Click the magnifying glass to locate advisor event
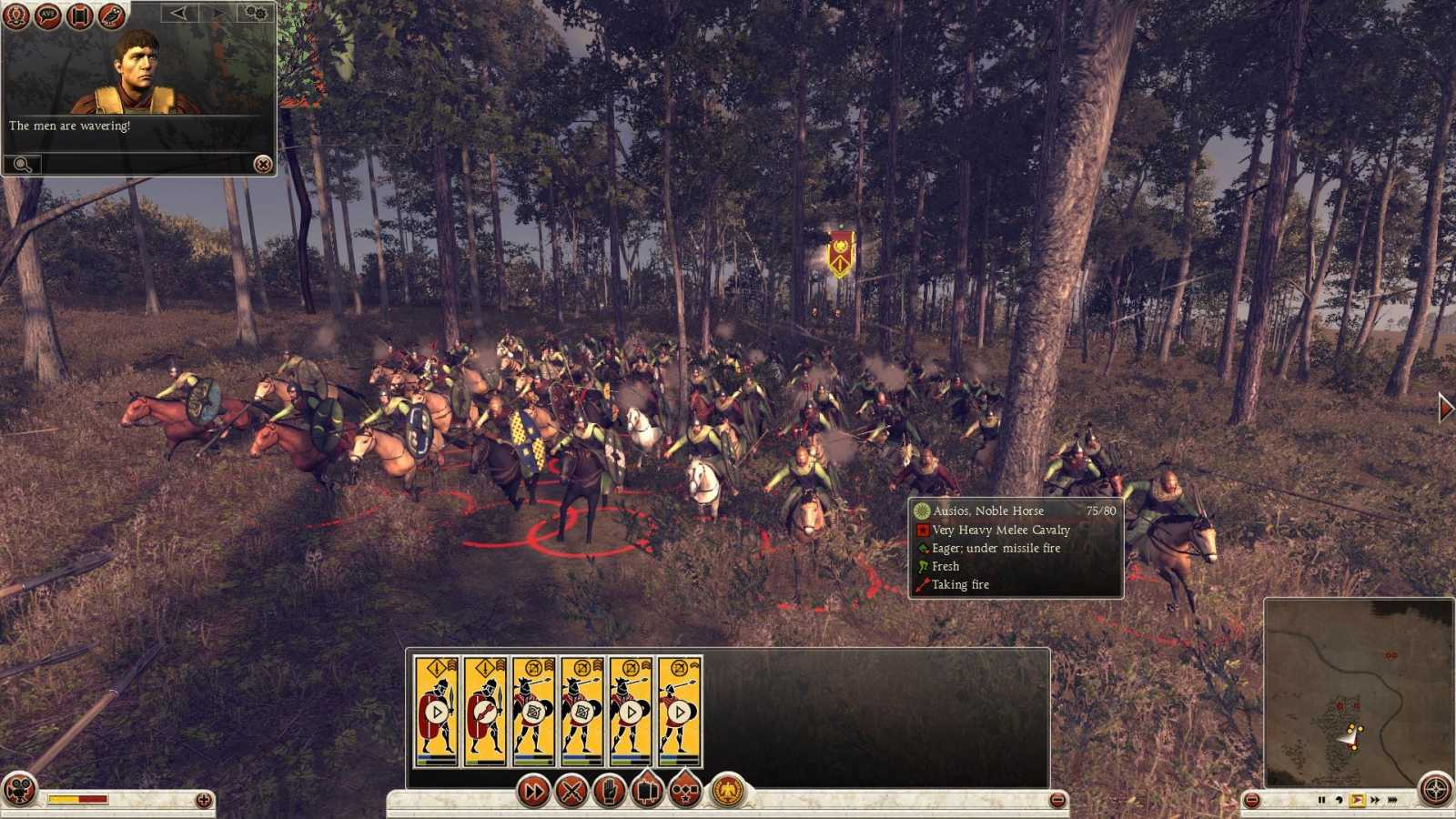 (23, 164)
